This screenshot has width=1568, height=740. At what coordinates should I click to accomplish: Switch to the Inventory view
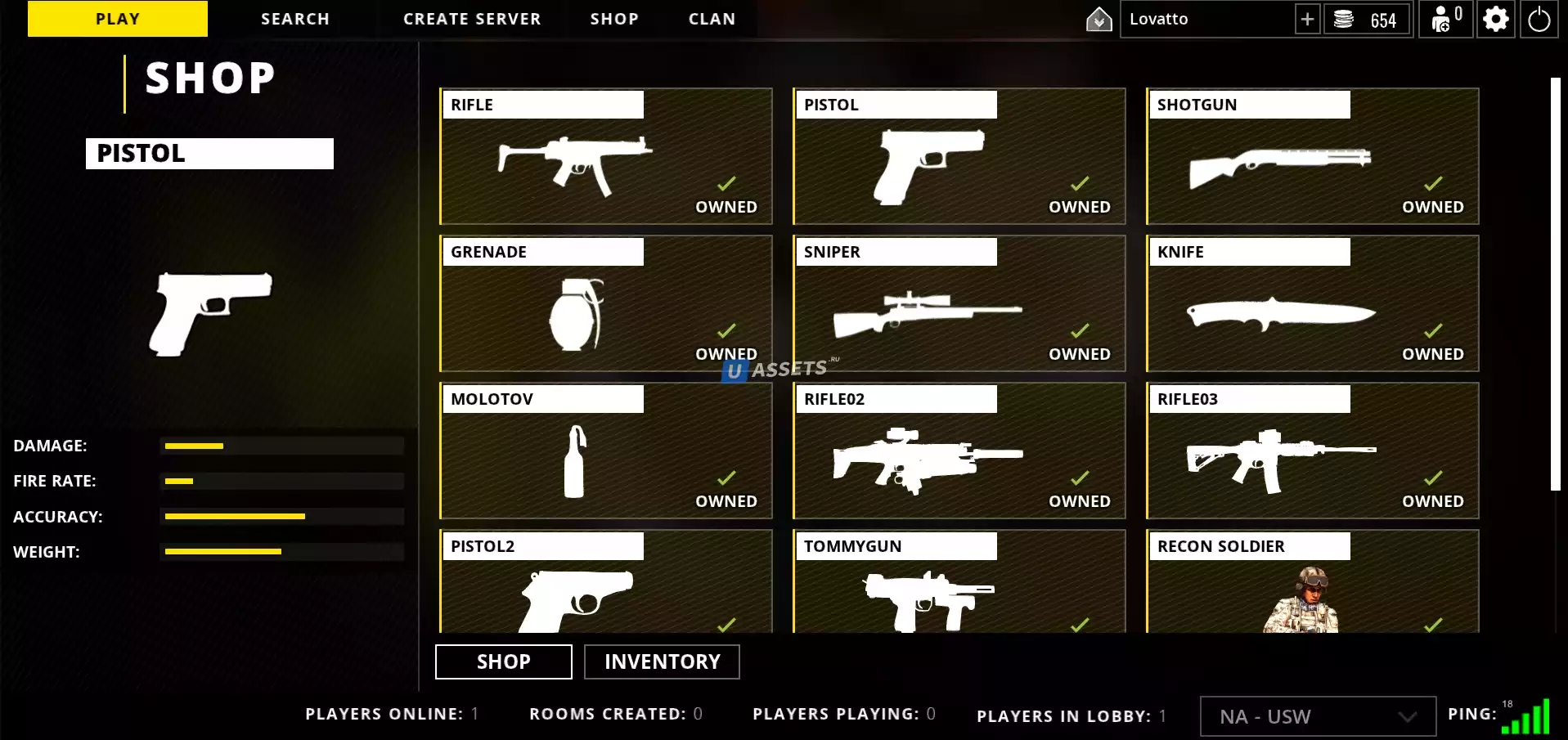pyautogui.click(x=662, y=662)
